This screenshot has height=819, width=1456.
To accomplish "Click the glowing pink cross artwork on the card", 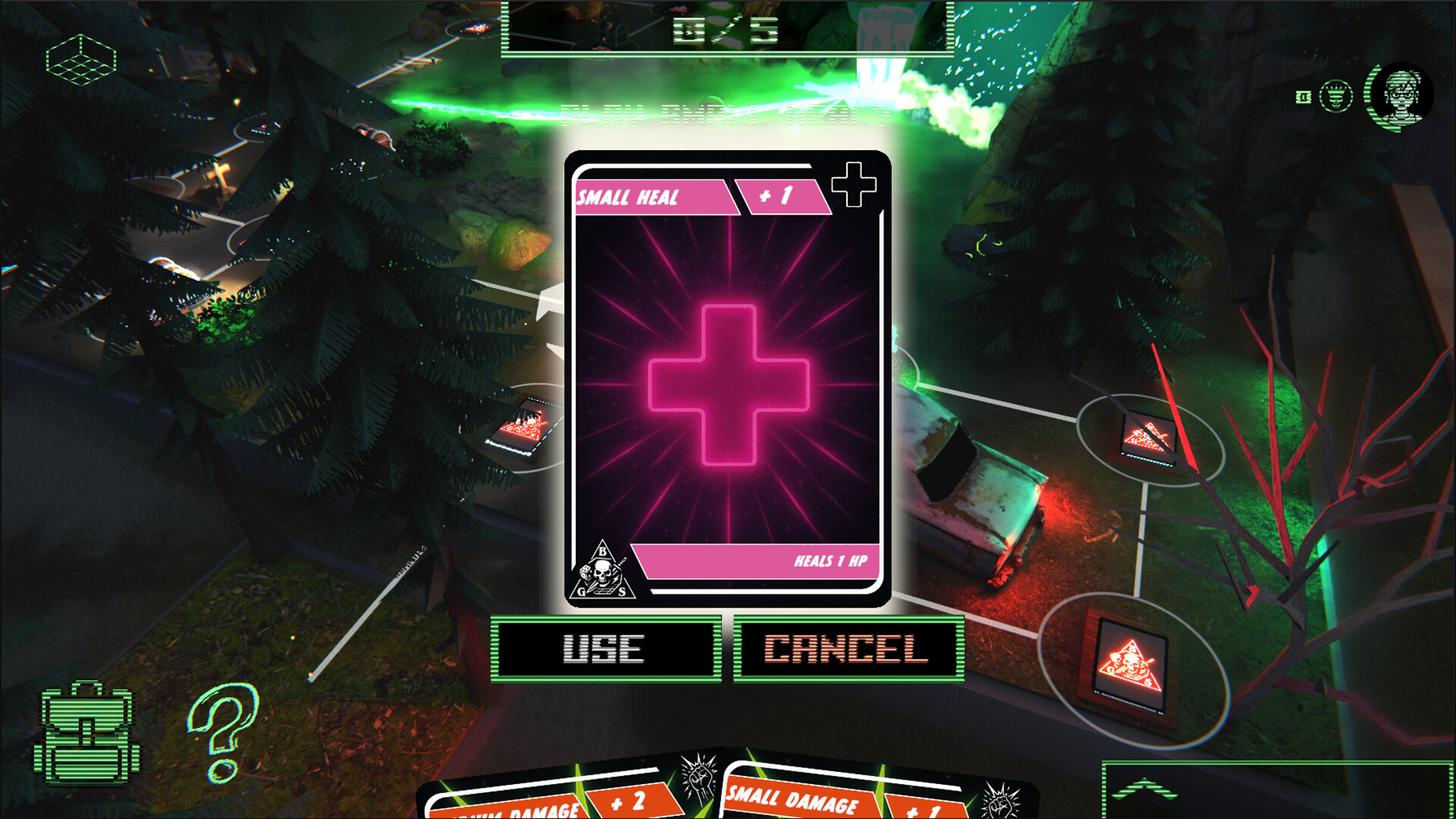I will click(x=730, y=383).
